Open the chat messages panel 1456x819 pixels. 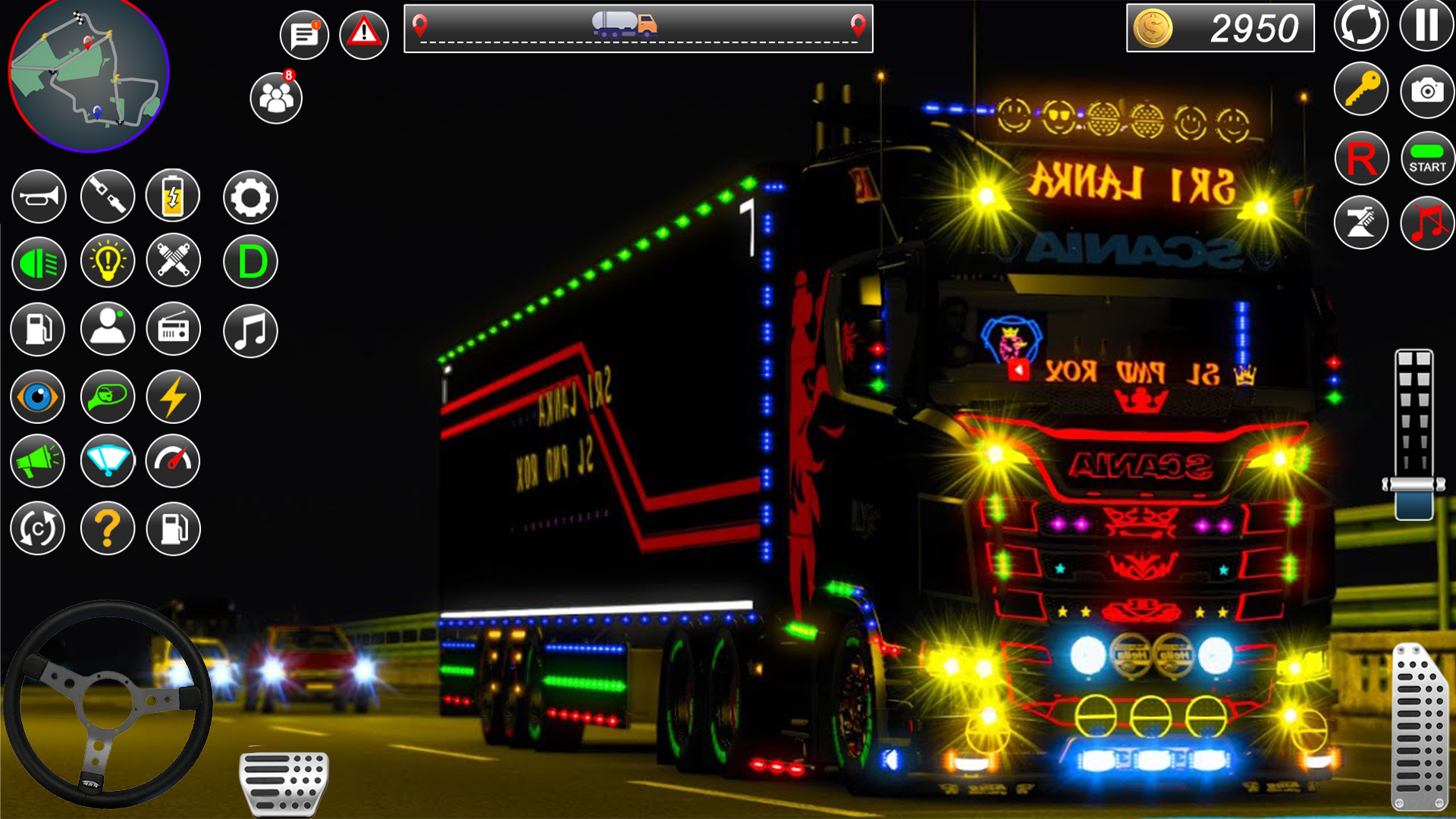click(306, 34)
